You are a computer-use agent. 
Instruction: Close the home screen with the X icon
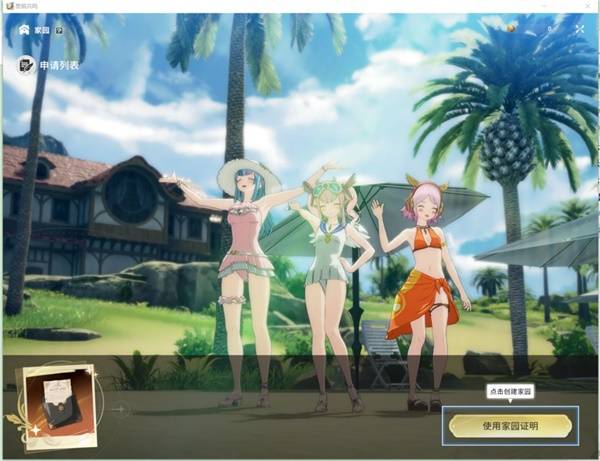click(x=579, y=30)
